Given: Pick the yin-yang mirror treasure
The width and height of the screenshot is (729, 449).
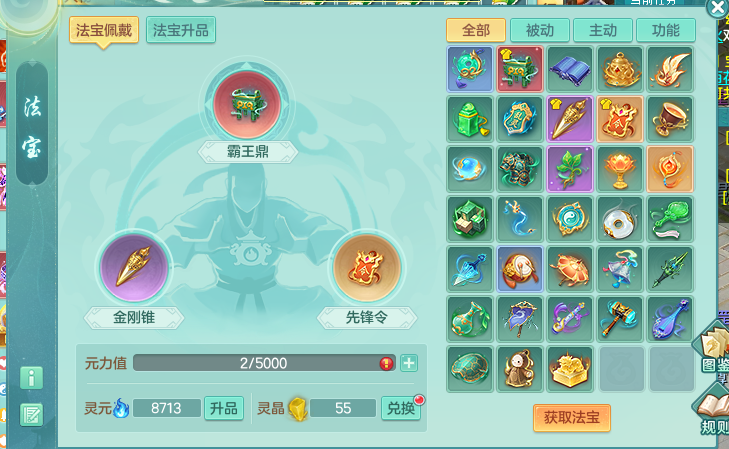Looking at the screenshot, I should pyautogui.click(x=570, y=217).
